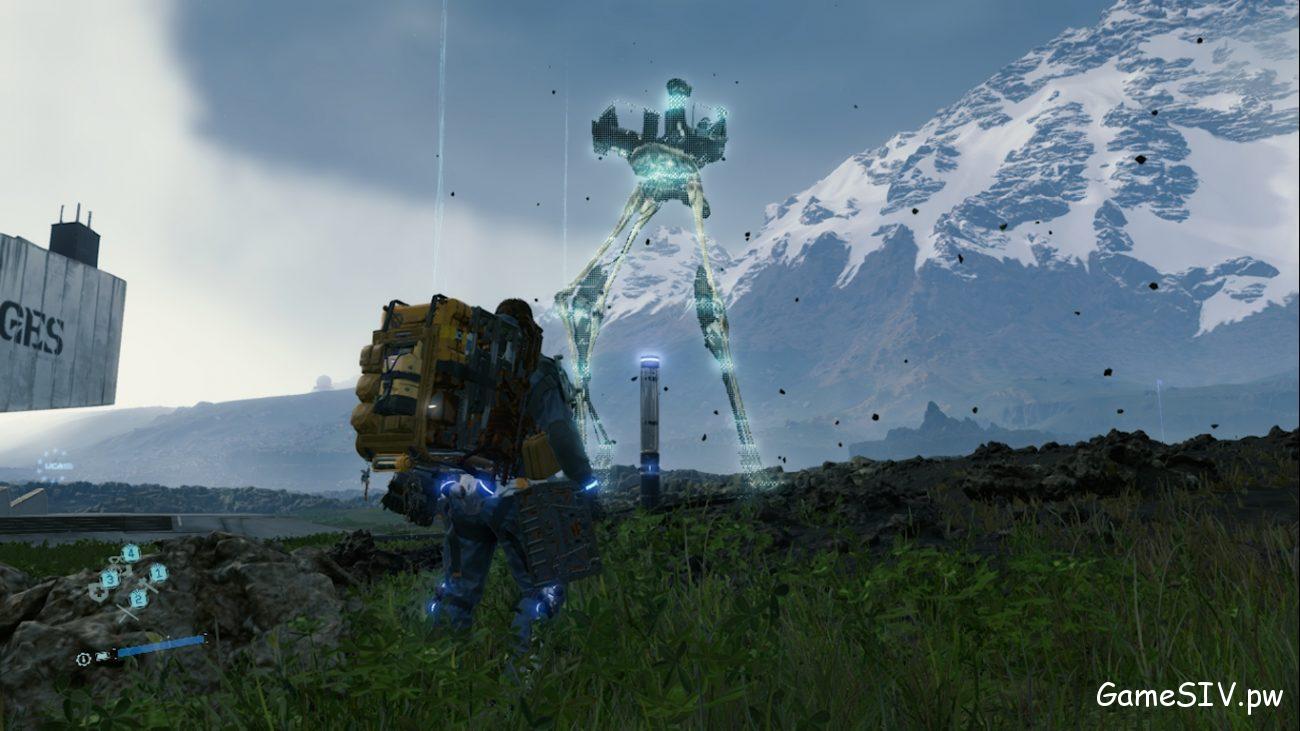Select the equipment icon next to the charge gauge
The height and width of the screenshot is (731, 1300).
pyautogui.click(x=101, y=656)
